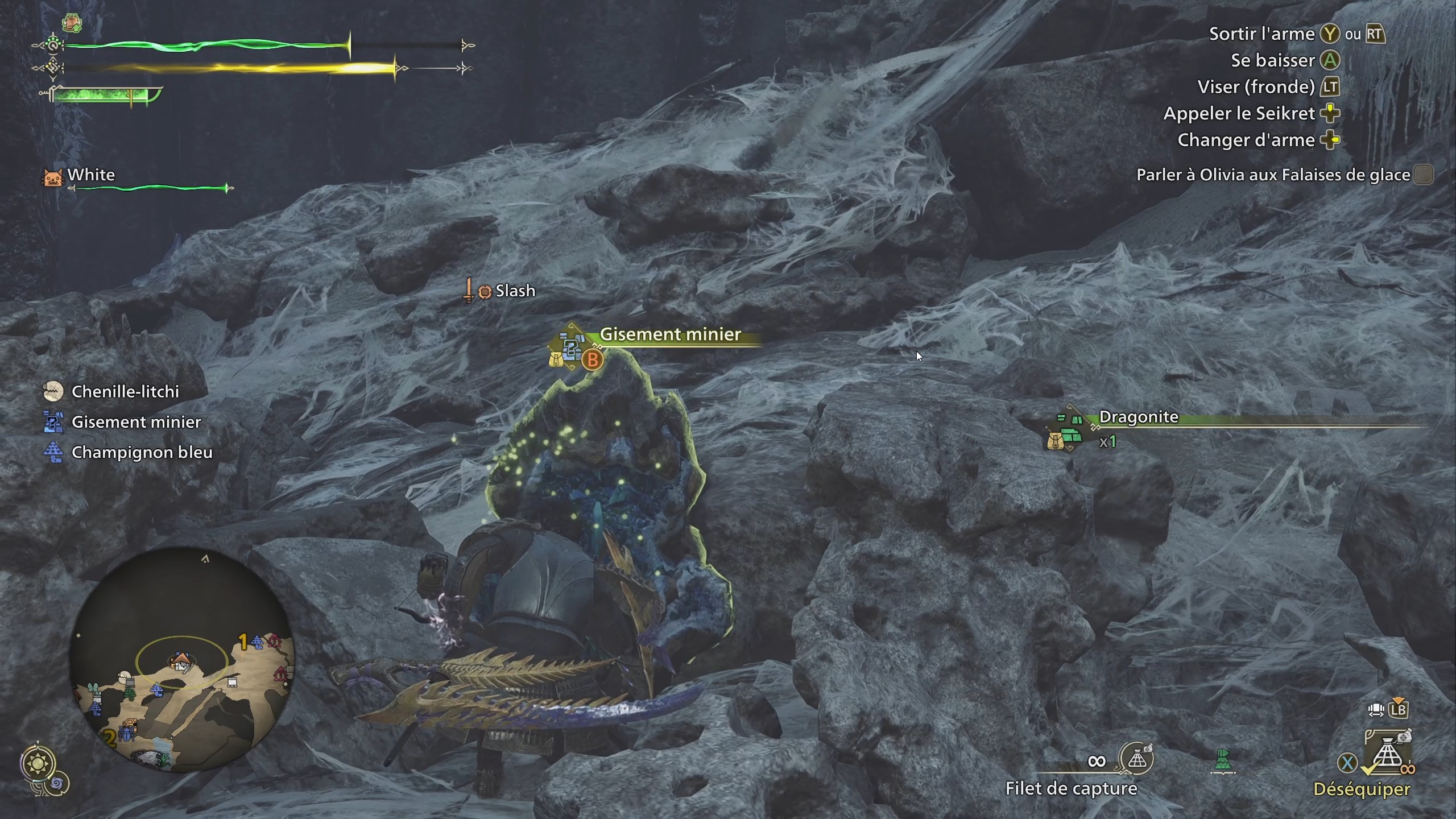Toggle weapon draw with the Y prompt
The height and width of the screenshot is (819, 1456).
click(1330, 34)
